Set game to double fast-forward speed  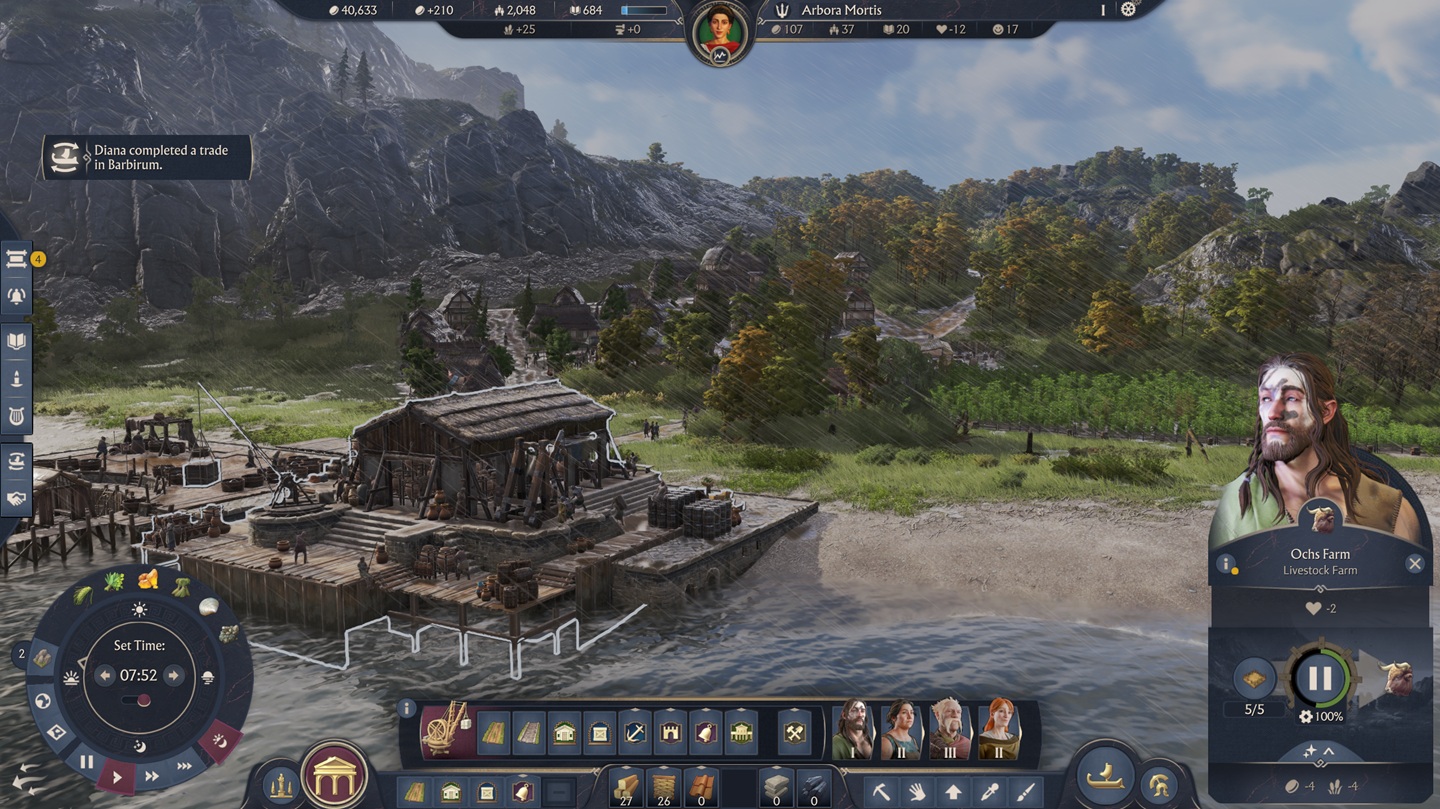click(x=152, y=776)
